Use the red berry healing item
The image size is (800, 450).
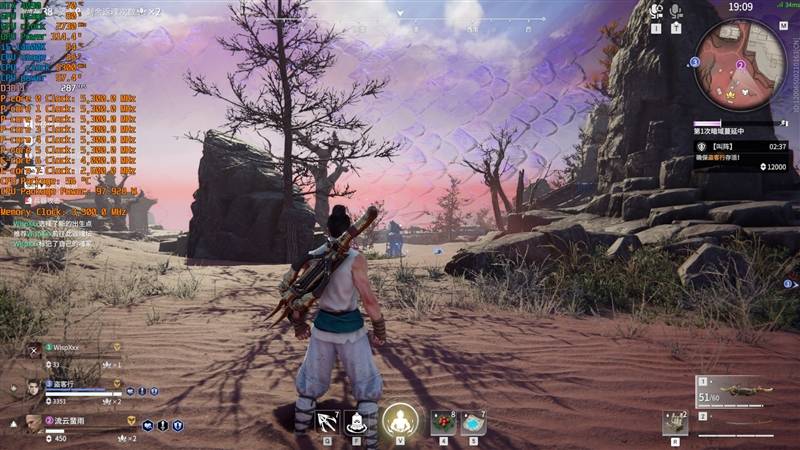point(443,422)
